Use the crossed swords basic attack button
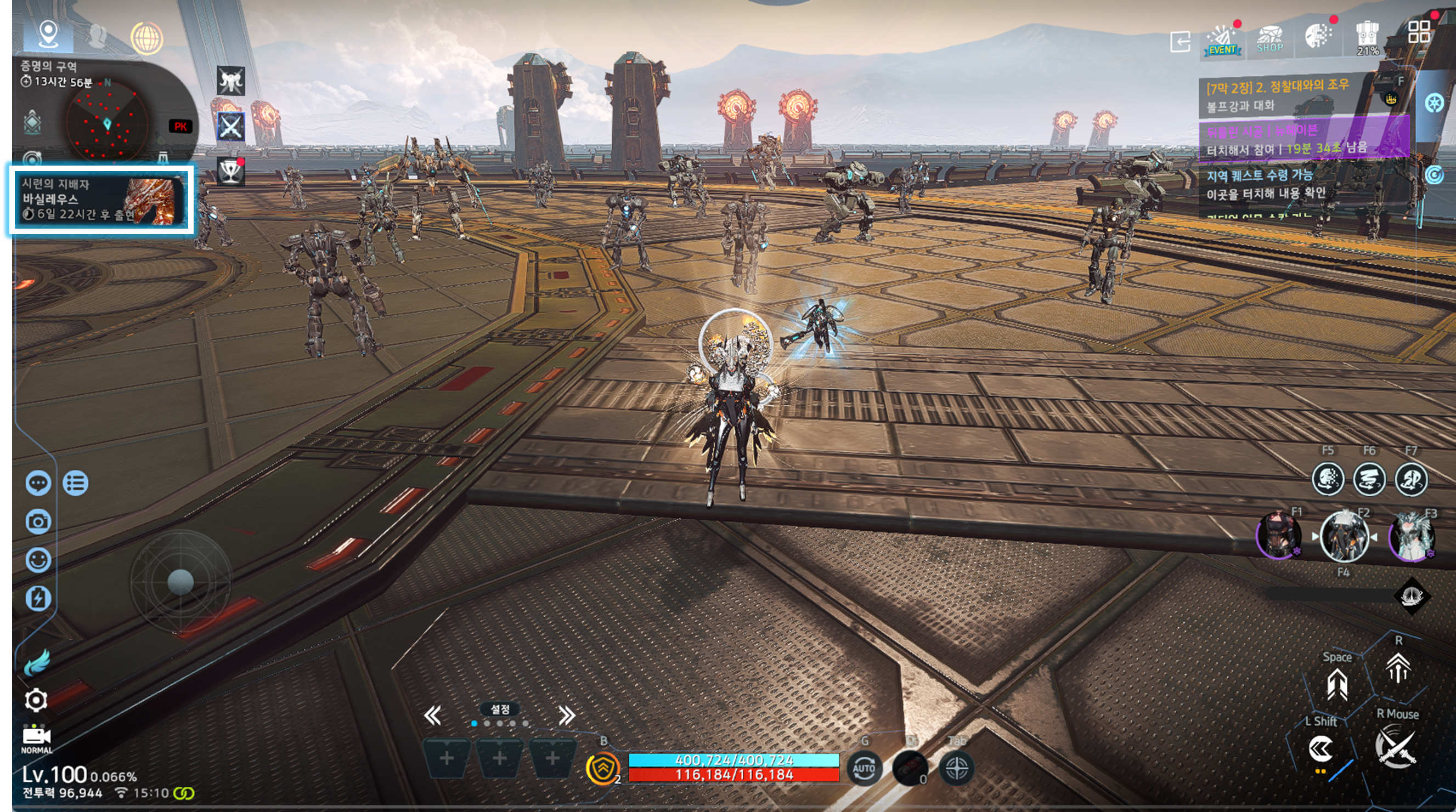 [x=1396, y=747]
